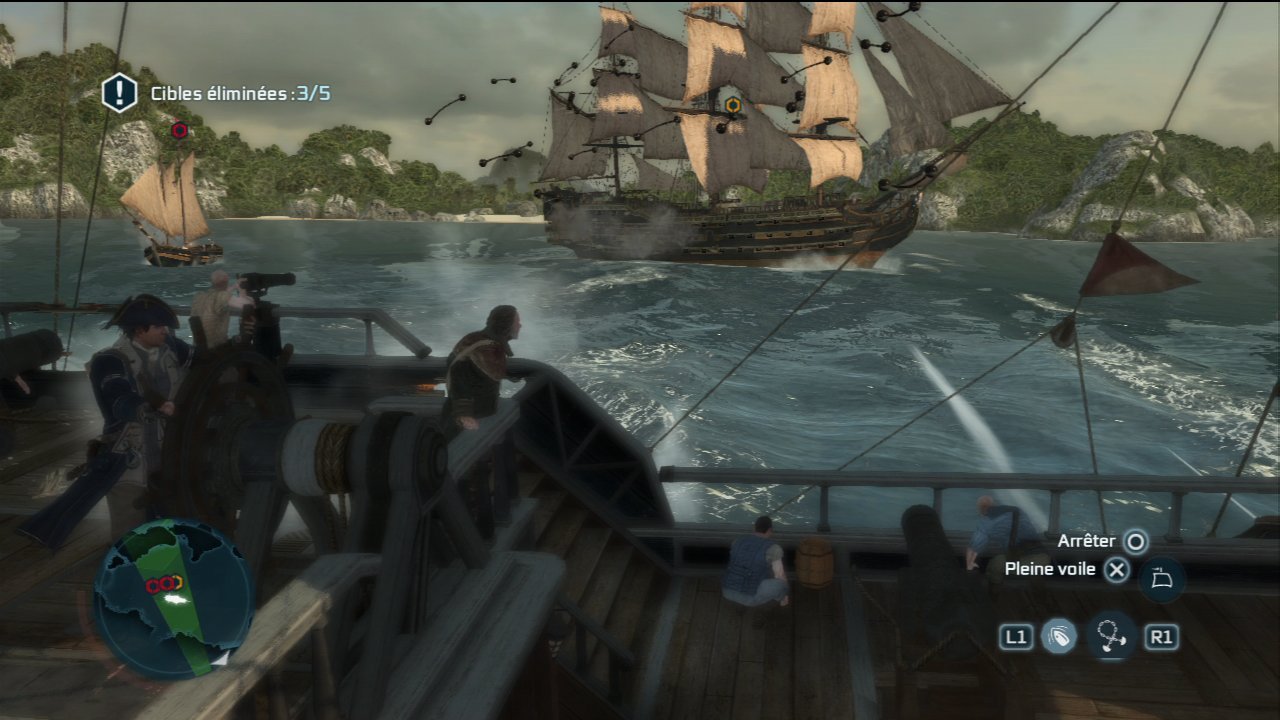Click the red target marker over the small ship
This screenshot has width=1280, height=720.
pos(179,130)
